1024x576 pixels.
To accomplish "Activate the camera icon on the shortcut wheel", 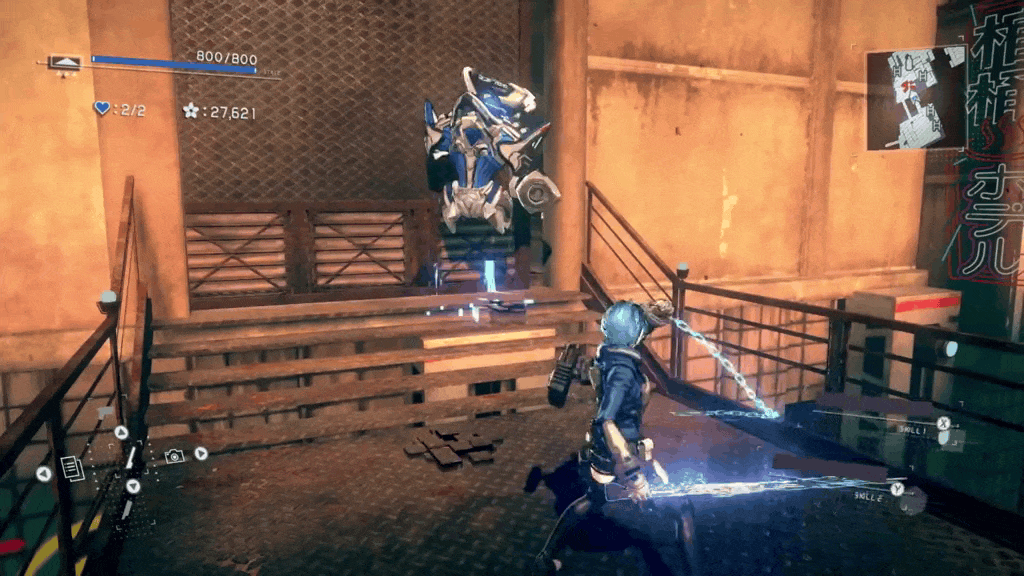I will coord(174,456).
